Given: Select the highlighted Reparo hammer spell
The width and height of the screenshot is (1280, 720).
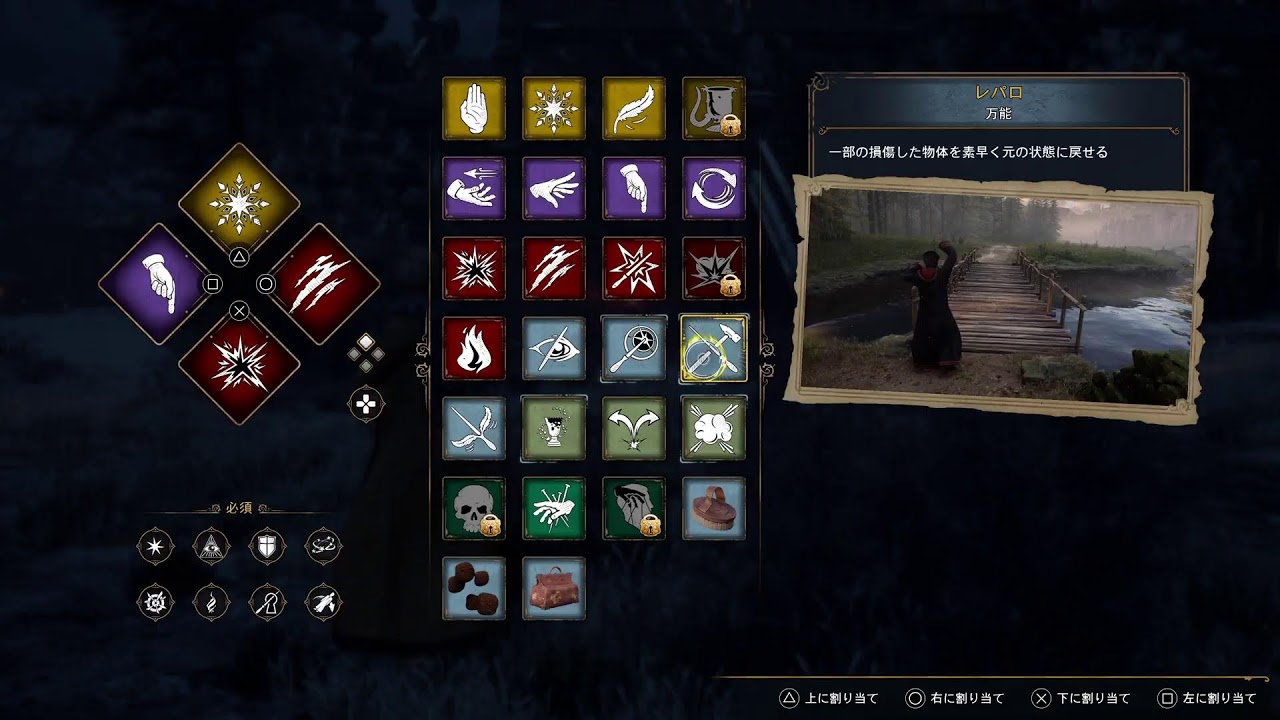Looking at the screenshot, I should pyautogui.click(x=714, y=348).
